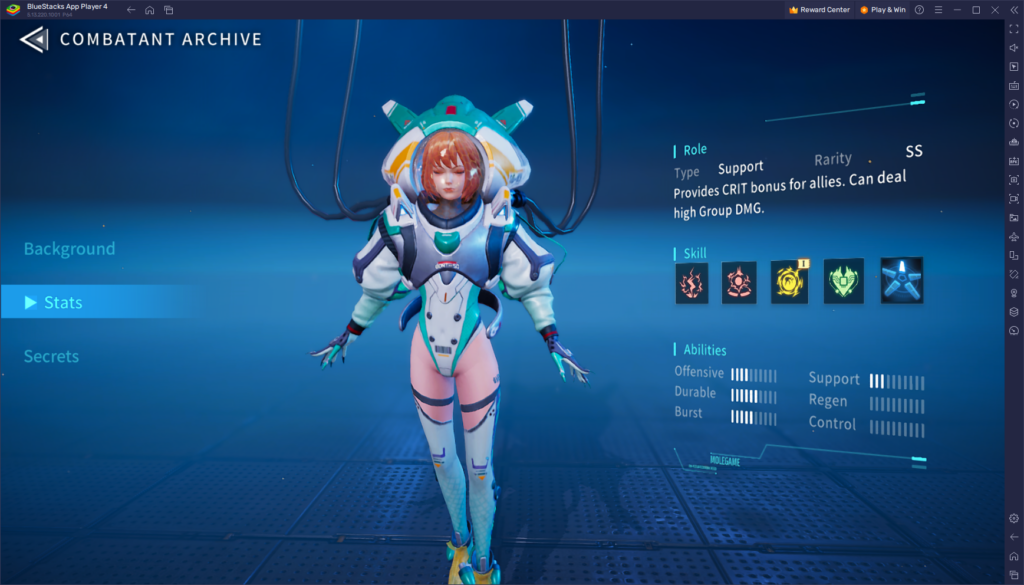View the pink lightning flame skill
1024x585 pixels.
coord(692,283)
